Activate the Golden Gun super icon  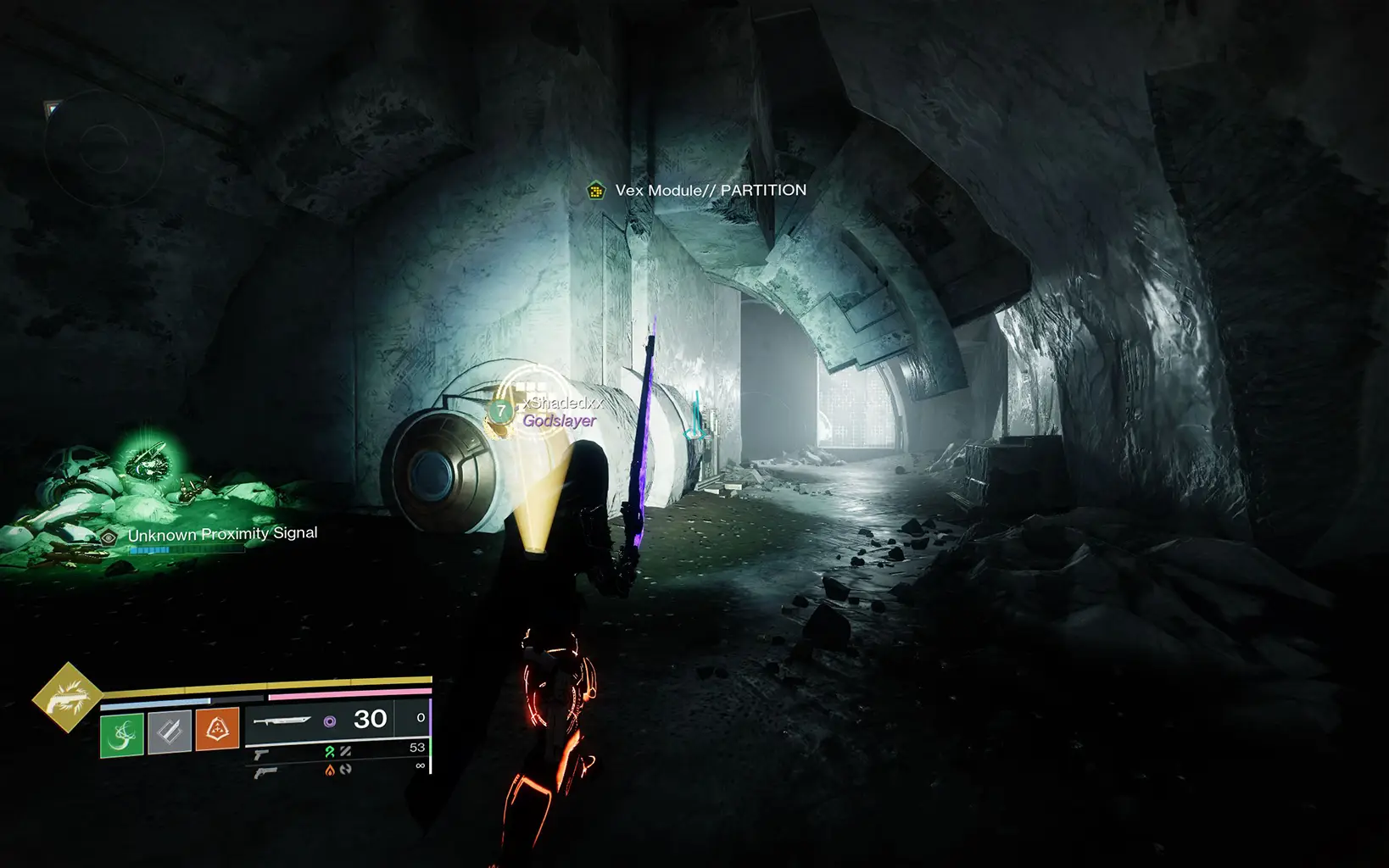coord(66,698)
